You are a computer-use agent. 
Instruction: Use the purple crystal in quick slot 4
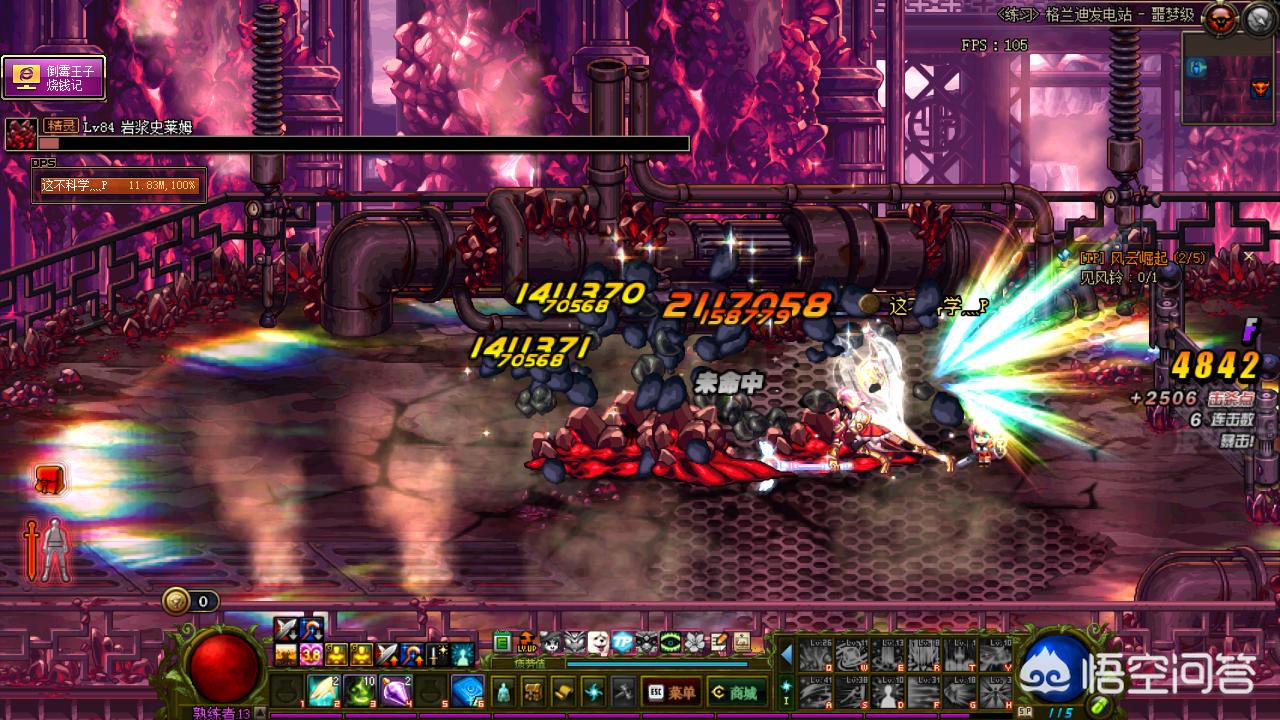click(x=394, y=691)
